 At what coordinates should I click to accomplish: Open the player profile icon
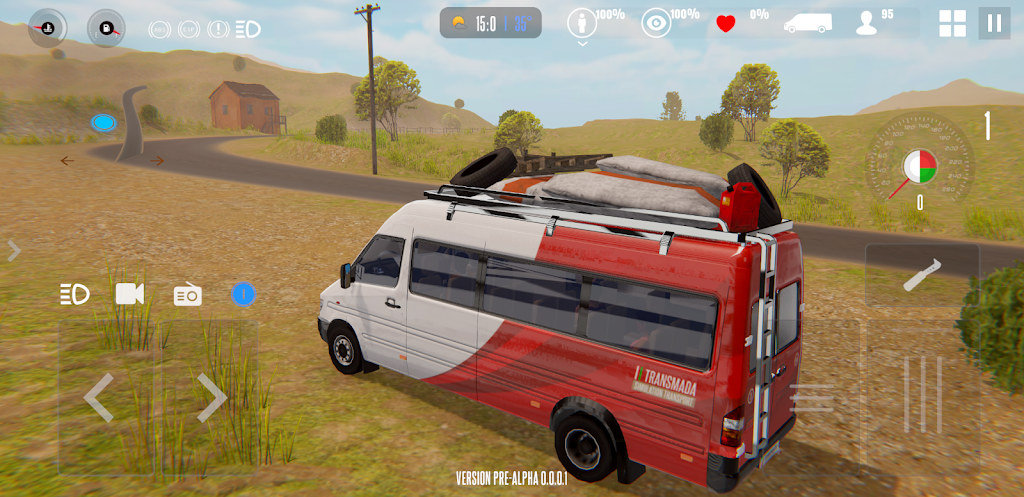click(x=866, y=24)
